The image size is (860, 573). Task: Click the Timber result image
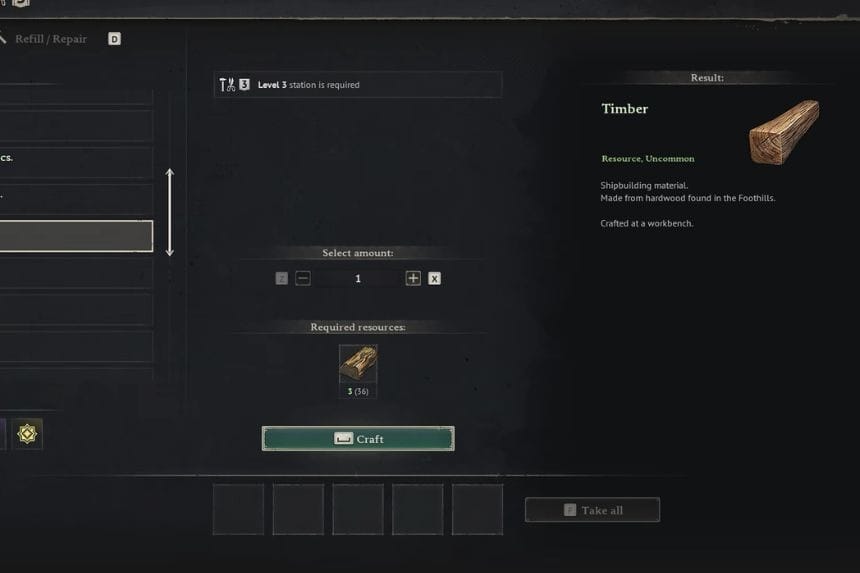click(784, 131)
